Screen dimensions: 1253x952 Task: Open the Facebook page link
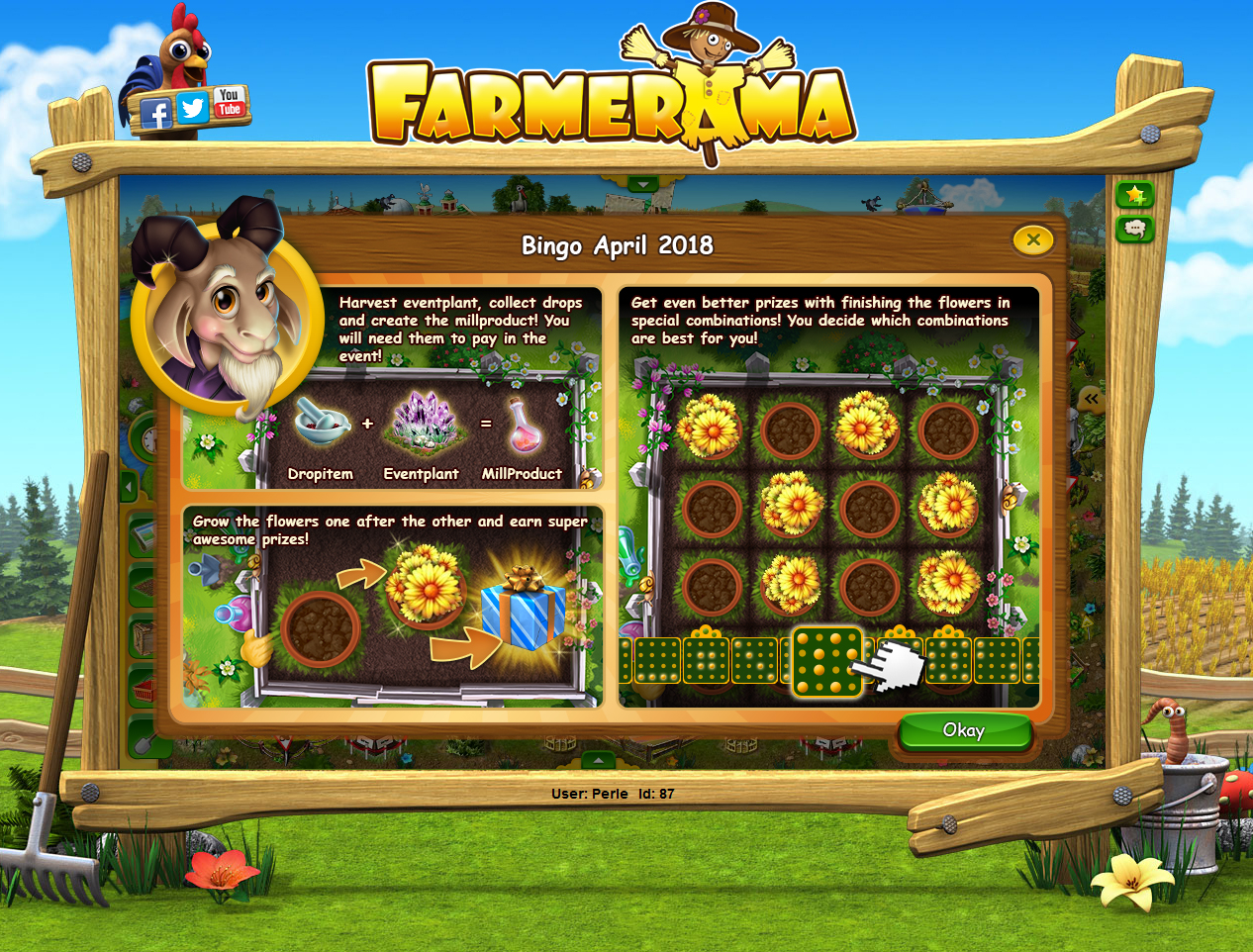[156, 114]
